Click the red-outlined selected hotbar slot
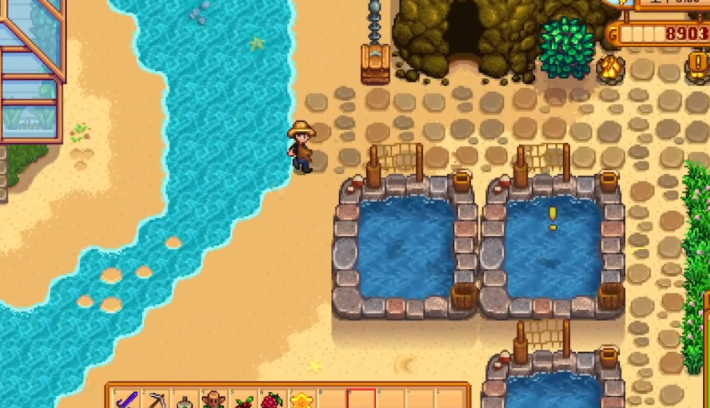This screenshot has height=408, width=710. click(x=360, y=400)
